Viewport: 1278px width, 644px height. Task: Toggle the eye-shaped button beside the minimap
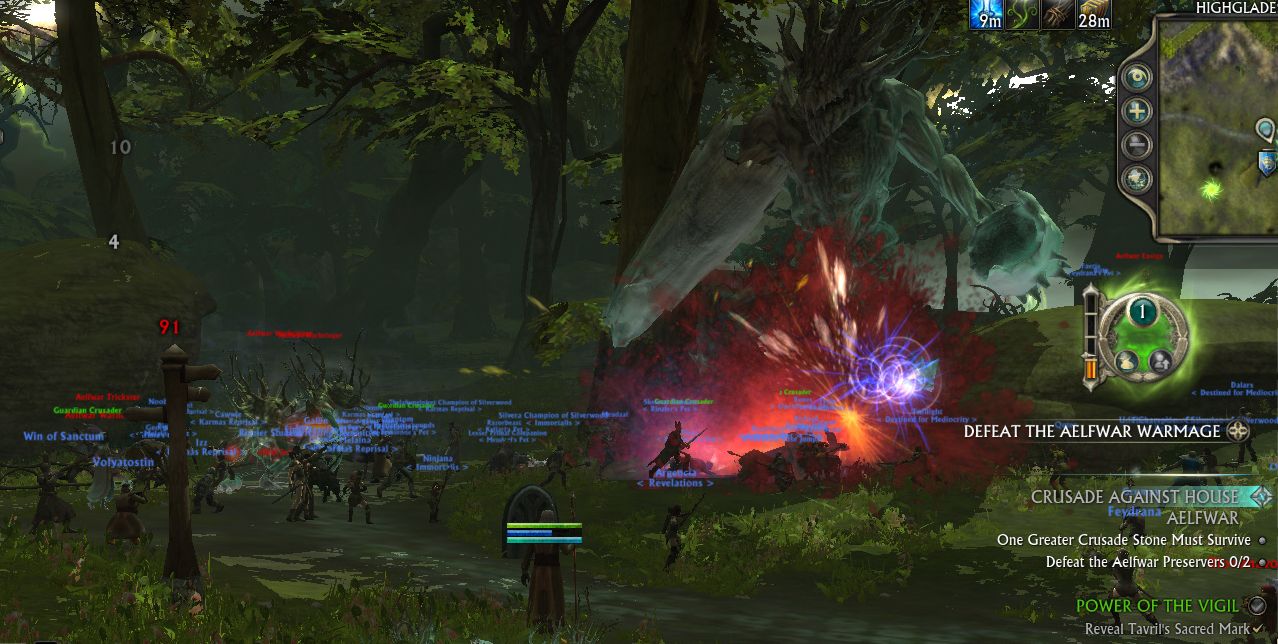click(x=1137, y=78)
